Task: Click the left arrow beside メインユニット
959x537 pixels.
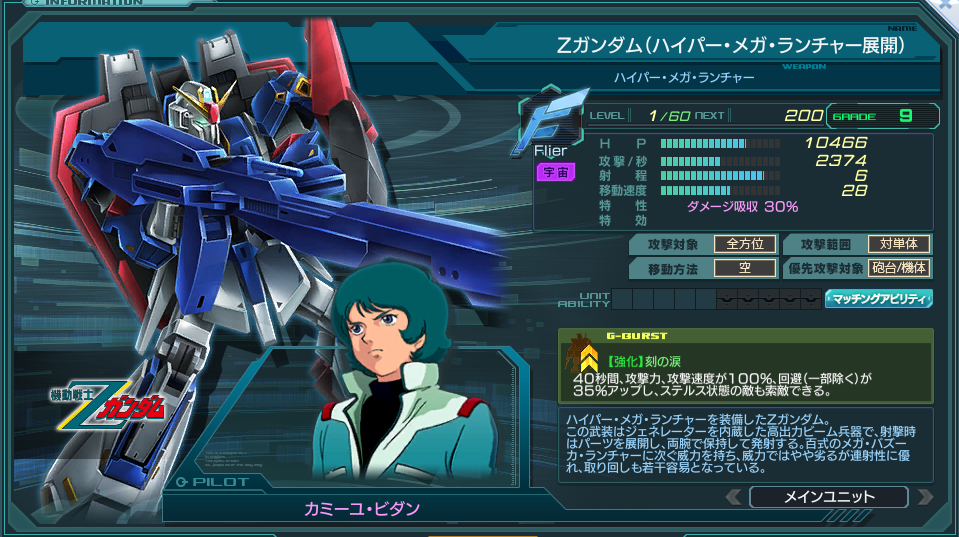Action: 735,497
